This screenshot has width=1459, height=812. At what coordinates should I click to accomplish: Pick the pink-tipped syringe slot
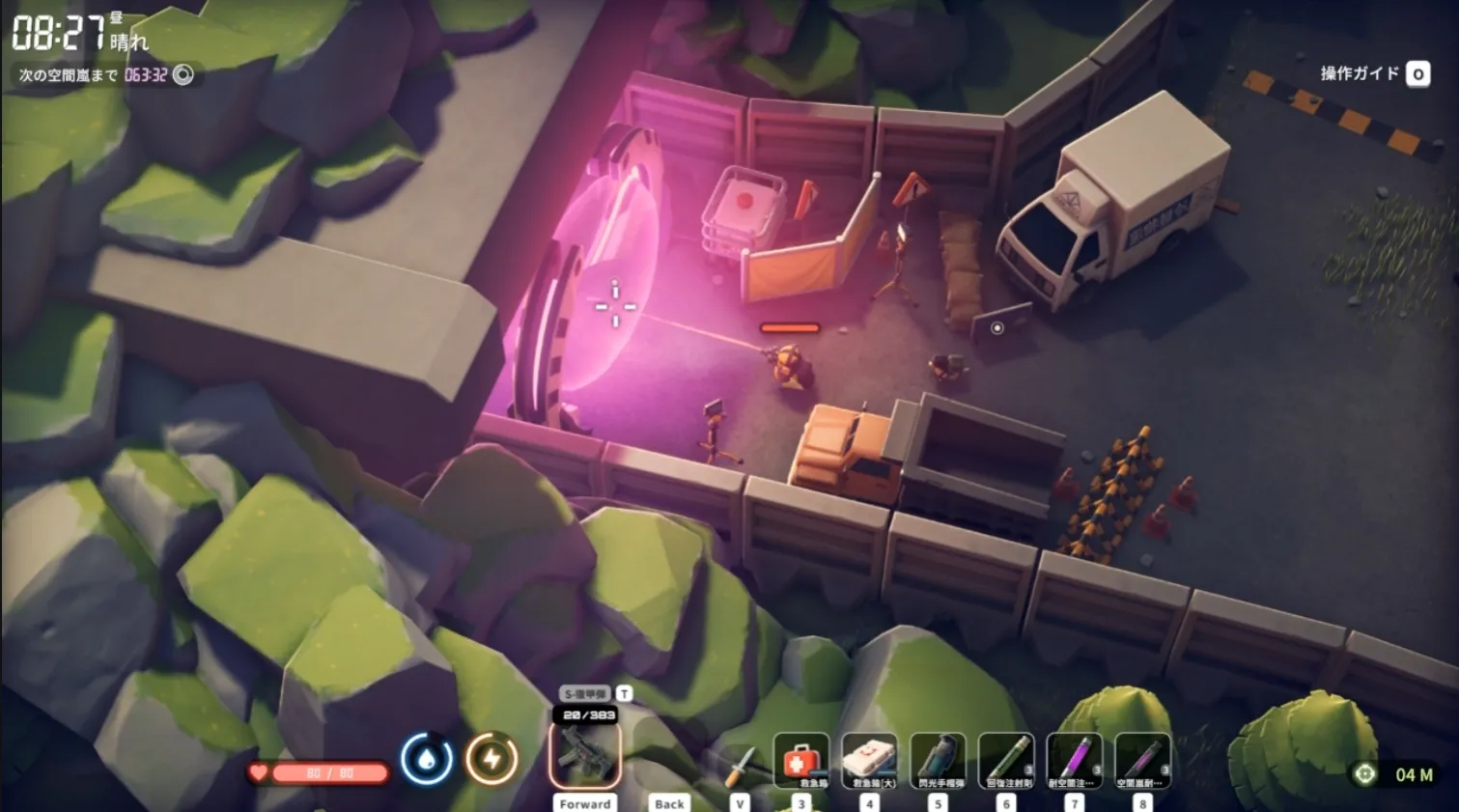point(1075,761)
